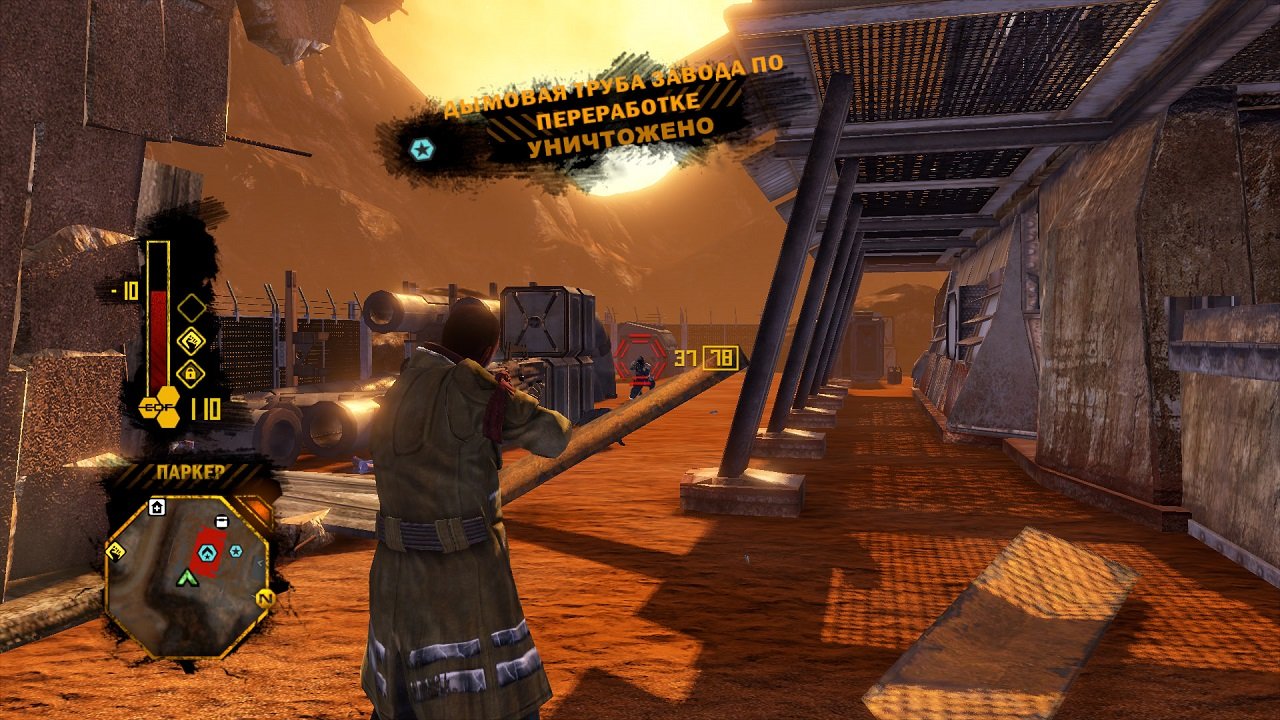This screenshot has height=720, width=1280.
Task: Click the padlock weapon slot icon
Action: 190,372
